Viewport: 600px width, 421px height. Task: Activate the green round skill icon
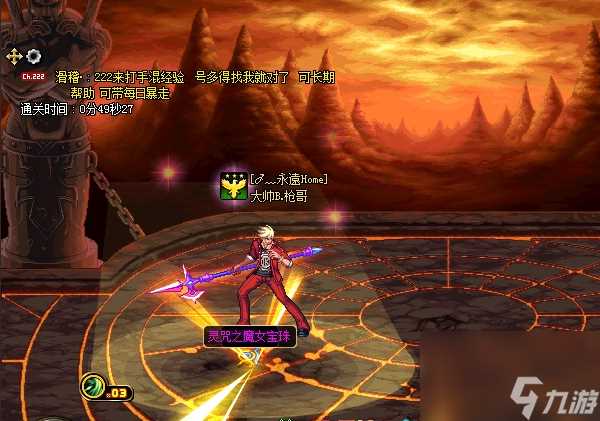93,384
